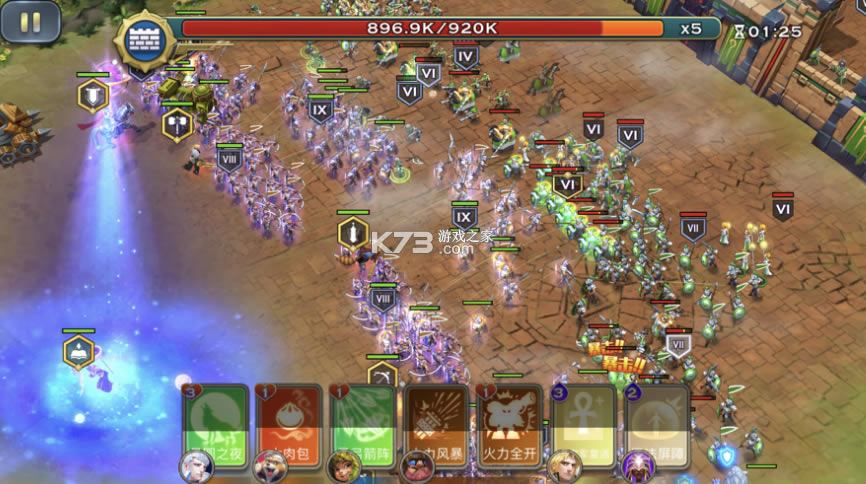Use the barrier (屏障) skill card
866x484 pixels.
(657, 423)
